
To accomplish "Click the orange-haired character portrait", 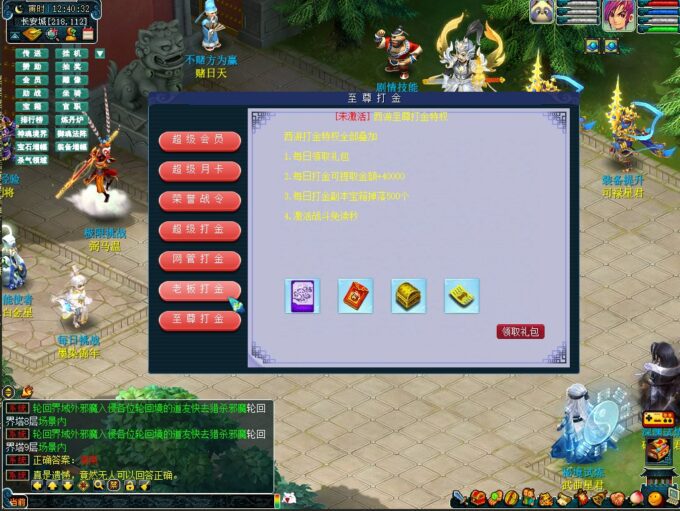I will click(x=617, y=15).
